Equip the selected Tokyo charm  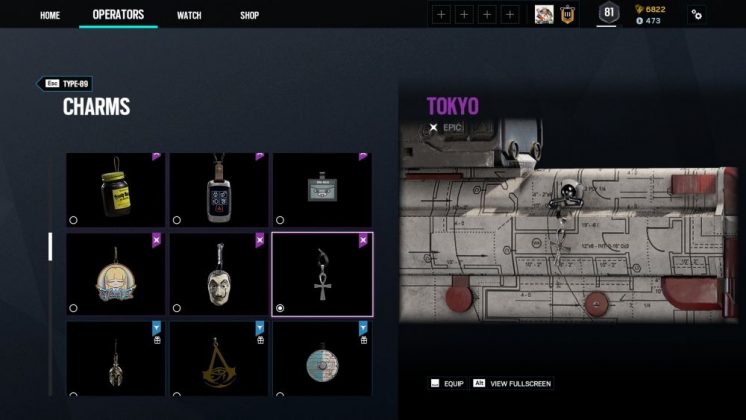[449, 383]
